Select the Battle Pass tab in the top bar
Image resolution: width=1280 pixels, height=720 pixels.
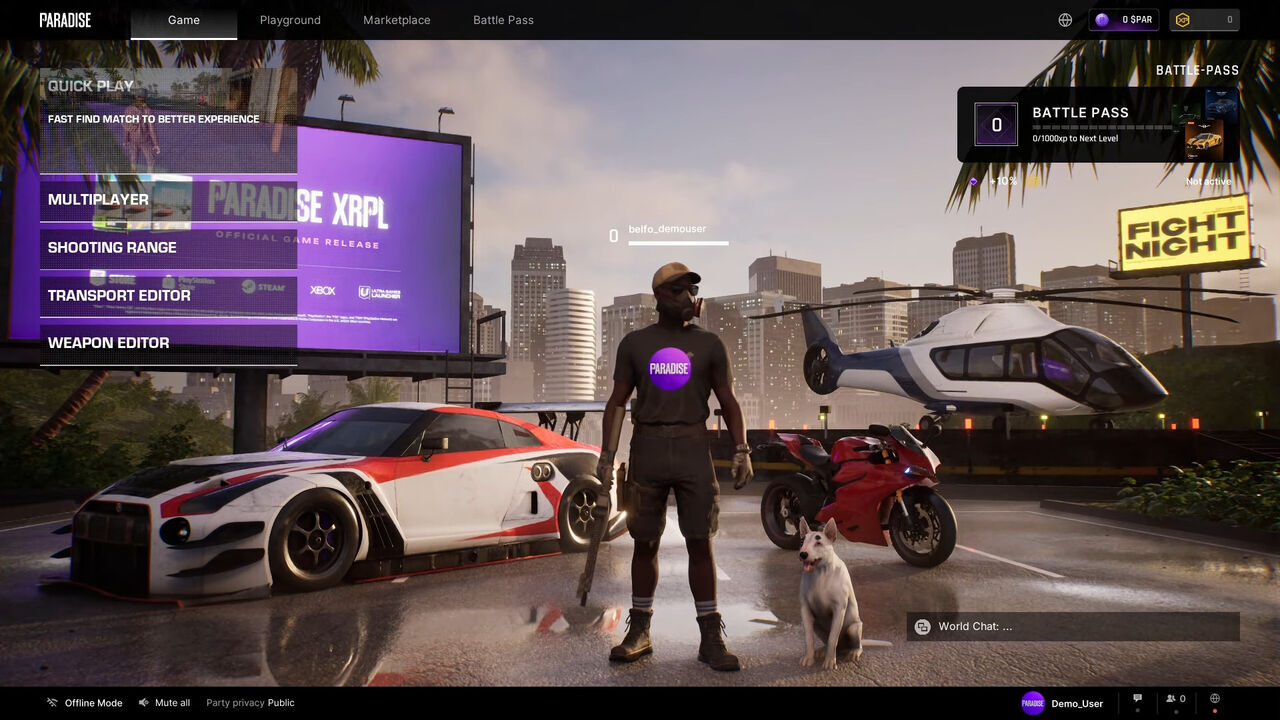pyautogui.click(x=503, y=20)
